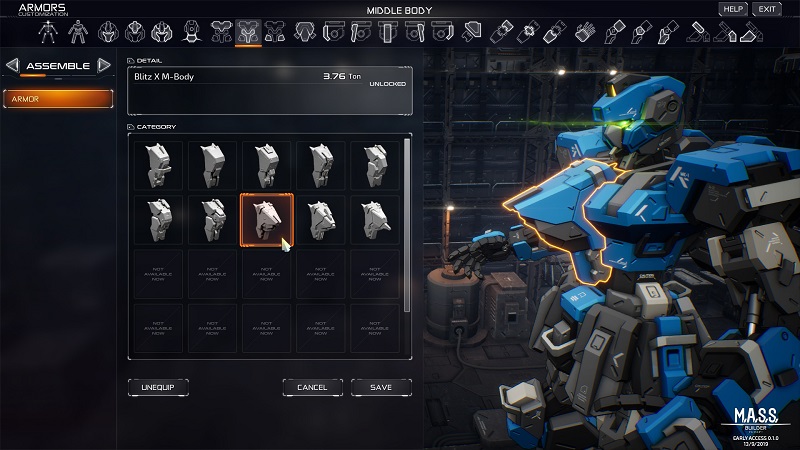800x450 pixels.
Task: Go to the next Assemble section with right arrow
Action: pos(103,66)
